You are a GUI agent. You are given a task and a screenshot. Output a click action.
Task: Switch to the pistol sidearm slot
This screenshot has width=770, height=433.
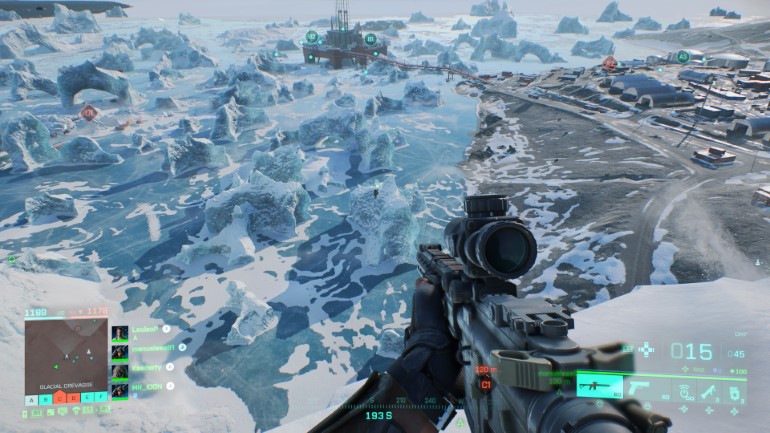pos(639,387)
